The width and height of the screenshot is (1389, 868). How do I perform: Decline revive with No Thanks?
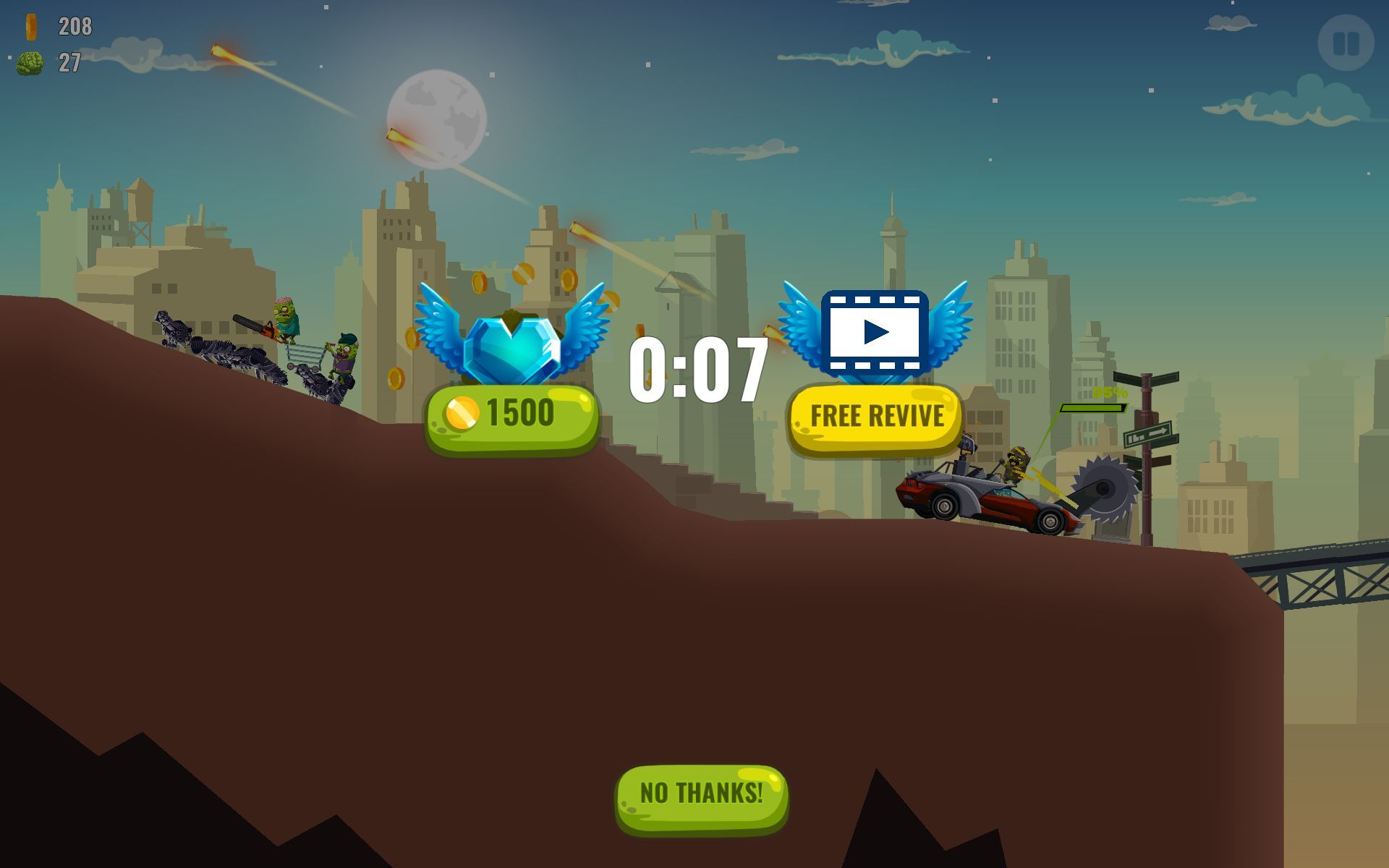[x=701, y=797]
